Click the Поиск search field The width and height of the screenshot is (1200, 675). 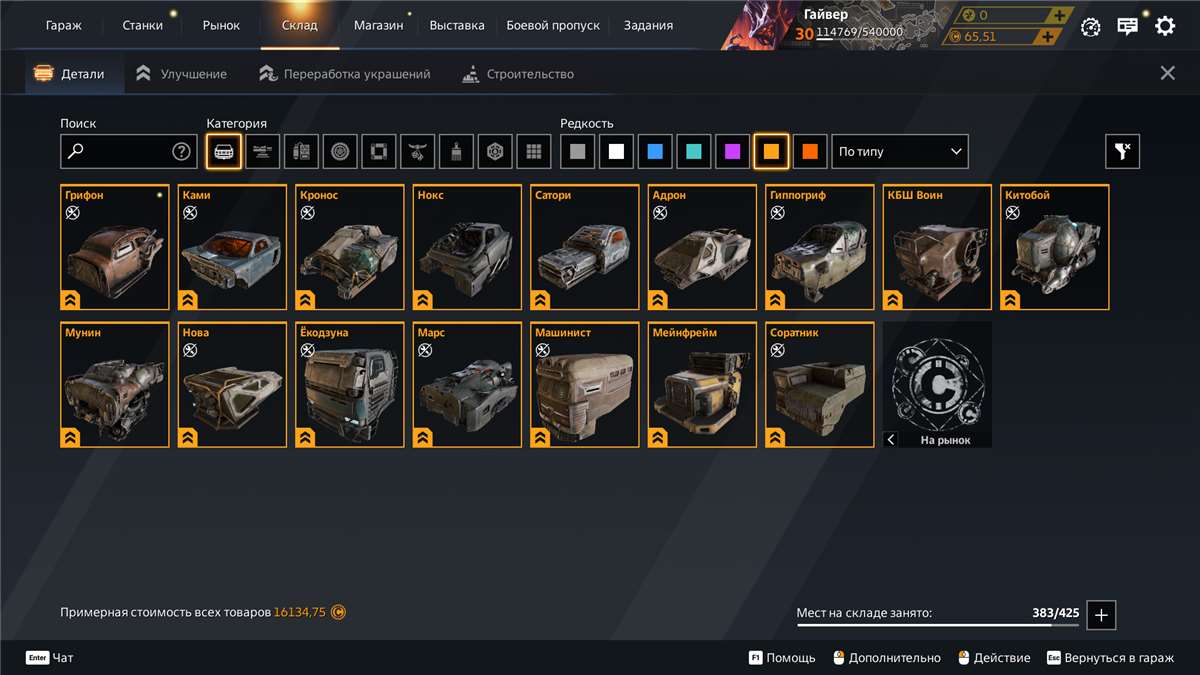point(120,152)
